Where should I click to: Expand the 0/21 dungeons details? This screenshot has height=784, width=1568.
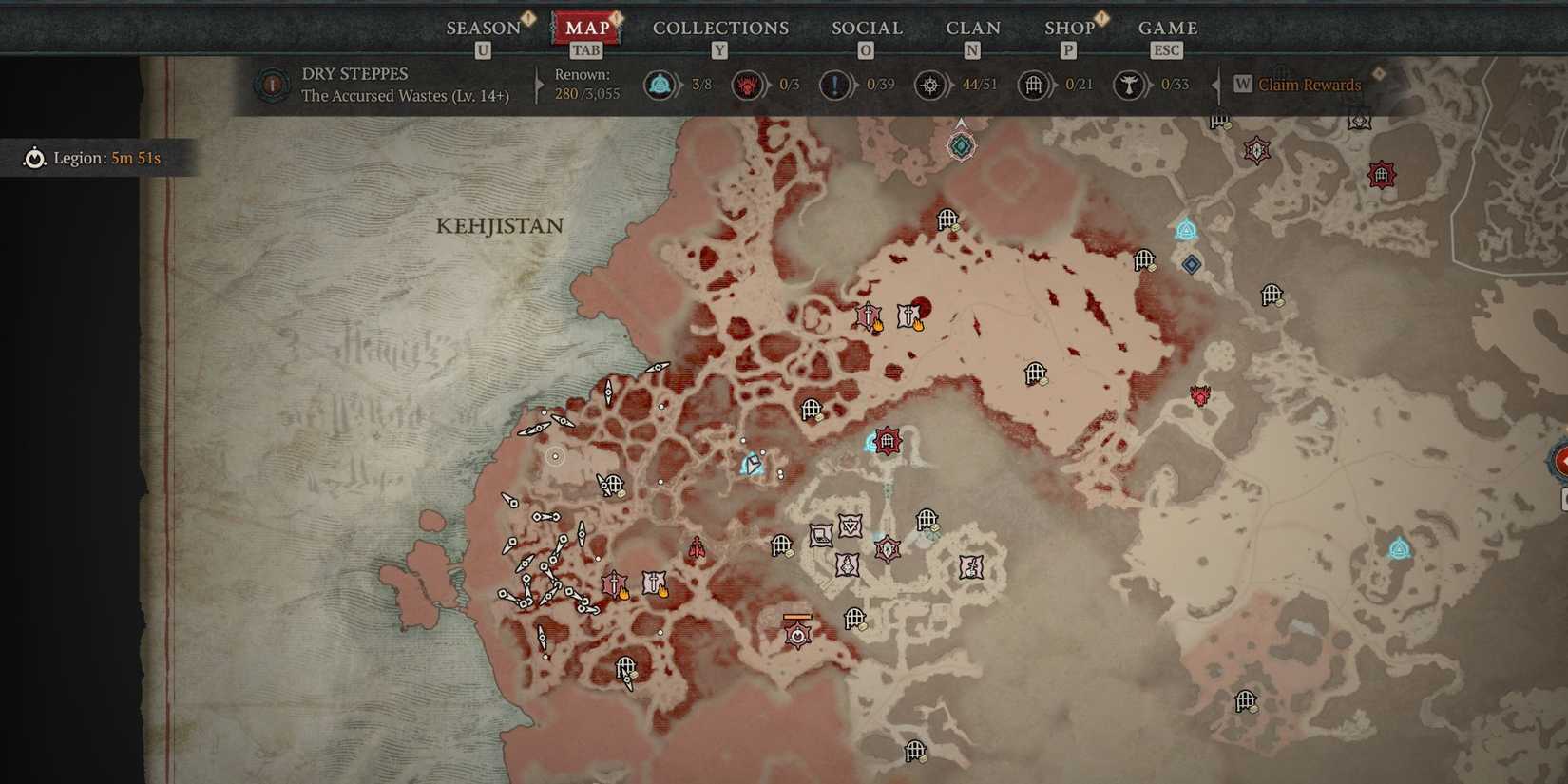pyautogui.click(x=1055, y=85)
